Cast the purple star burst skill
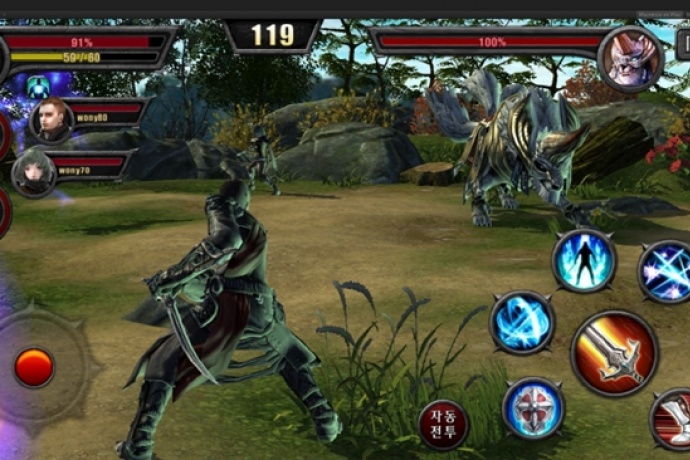Viewport: 690px width, 460px height. click(x=665, y=271)
